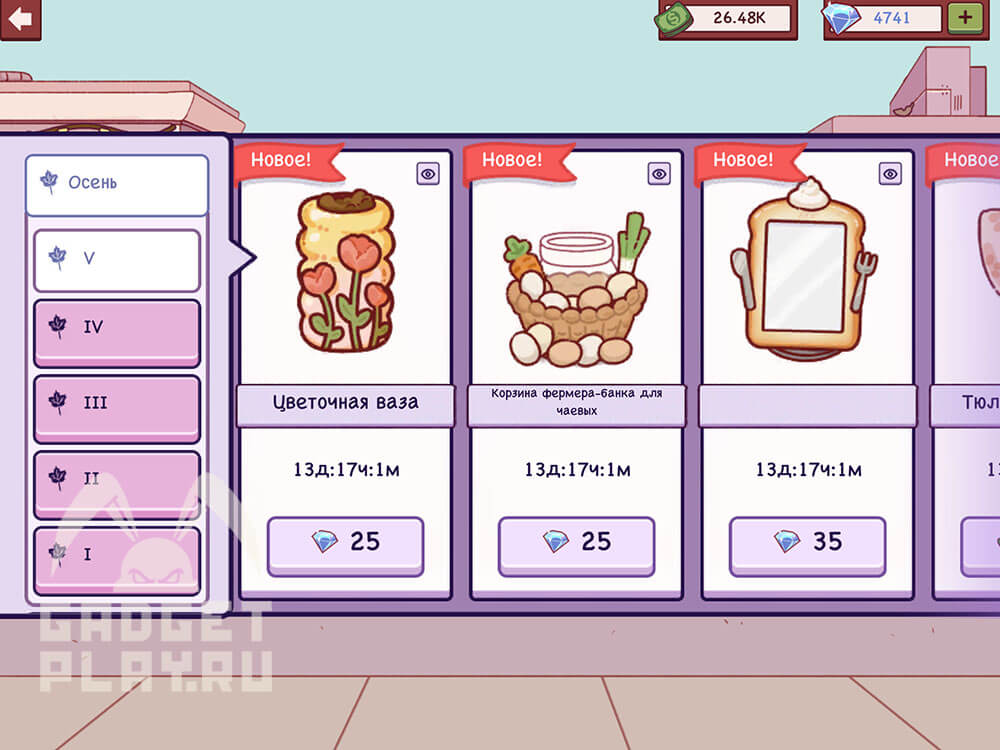Preview the toast mirror with eye icon

[x=890, y=174]
